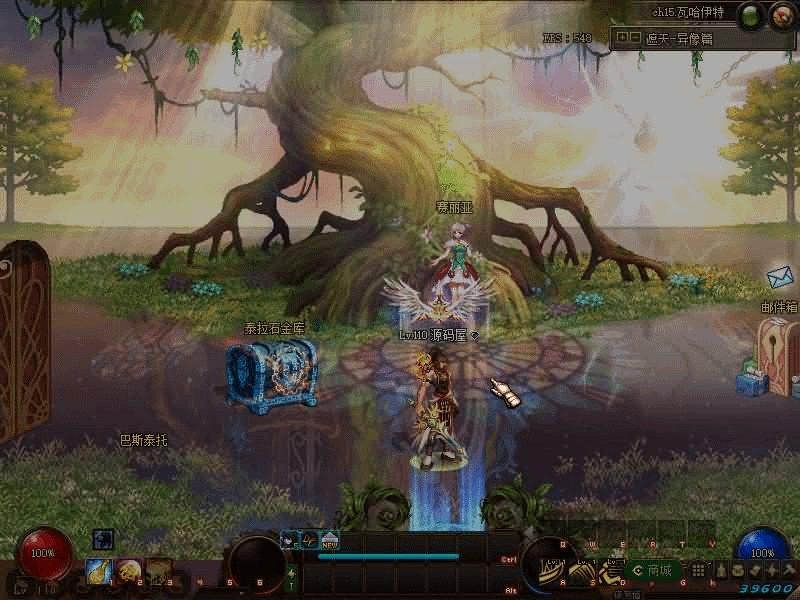The height and width of the screenshot is (600, 800).
Task: Open the grid menu icon beside 商城
Action: (x=698, y=570)
